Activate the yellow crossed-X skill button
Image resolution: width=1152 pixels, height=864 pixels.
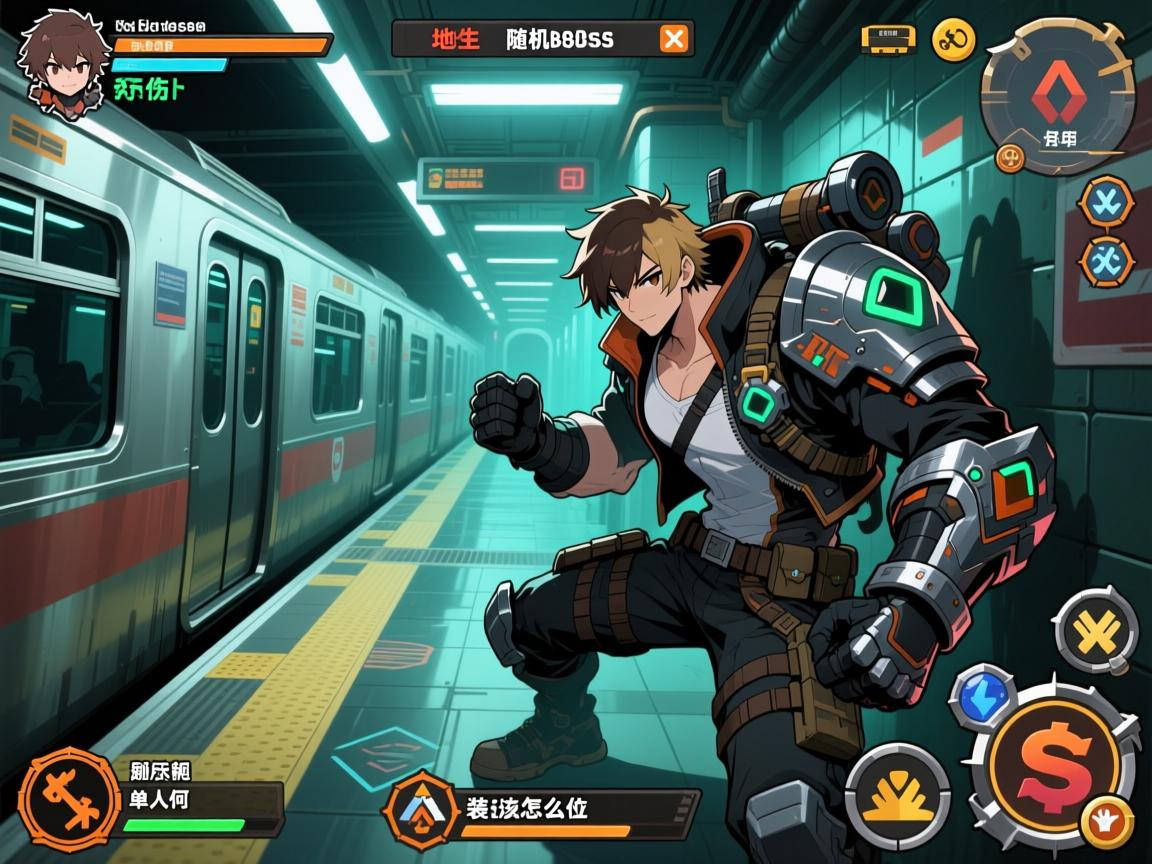pyautogui.click(x=1096, y=631)
